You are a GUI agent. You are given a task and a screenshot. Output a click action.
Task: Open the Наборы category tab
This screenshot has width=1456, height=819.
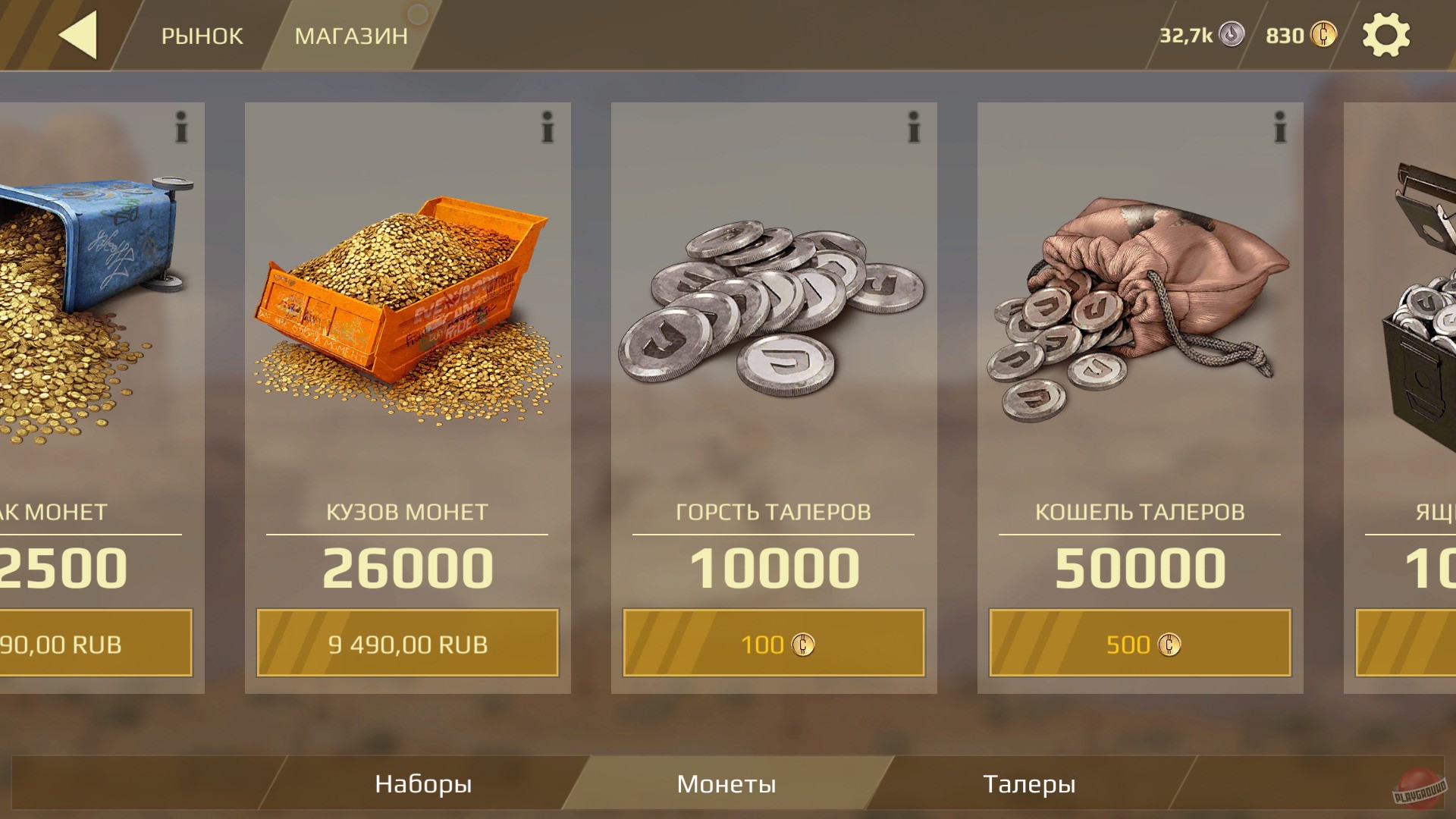click(x=422, y=783)
